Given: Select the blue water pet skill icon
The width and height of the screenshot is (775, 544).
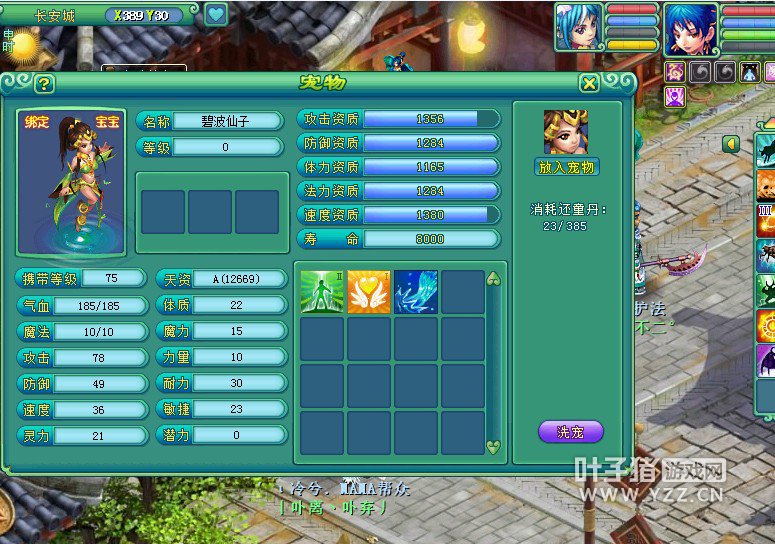Looking at the screenshot, I should click(x=416, y=291).
